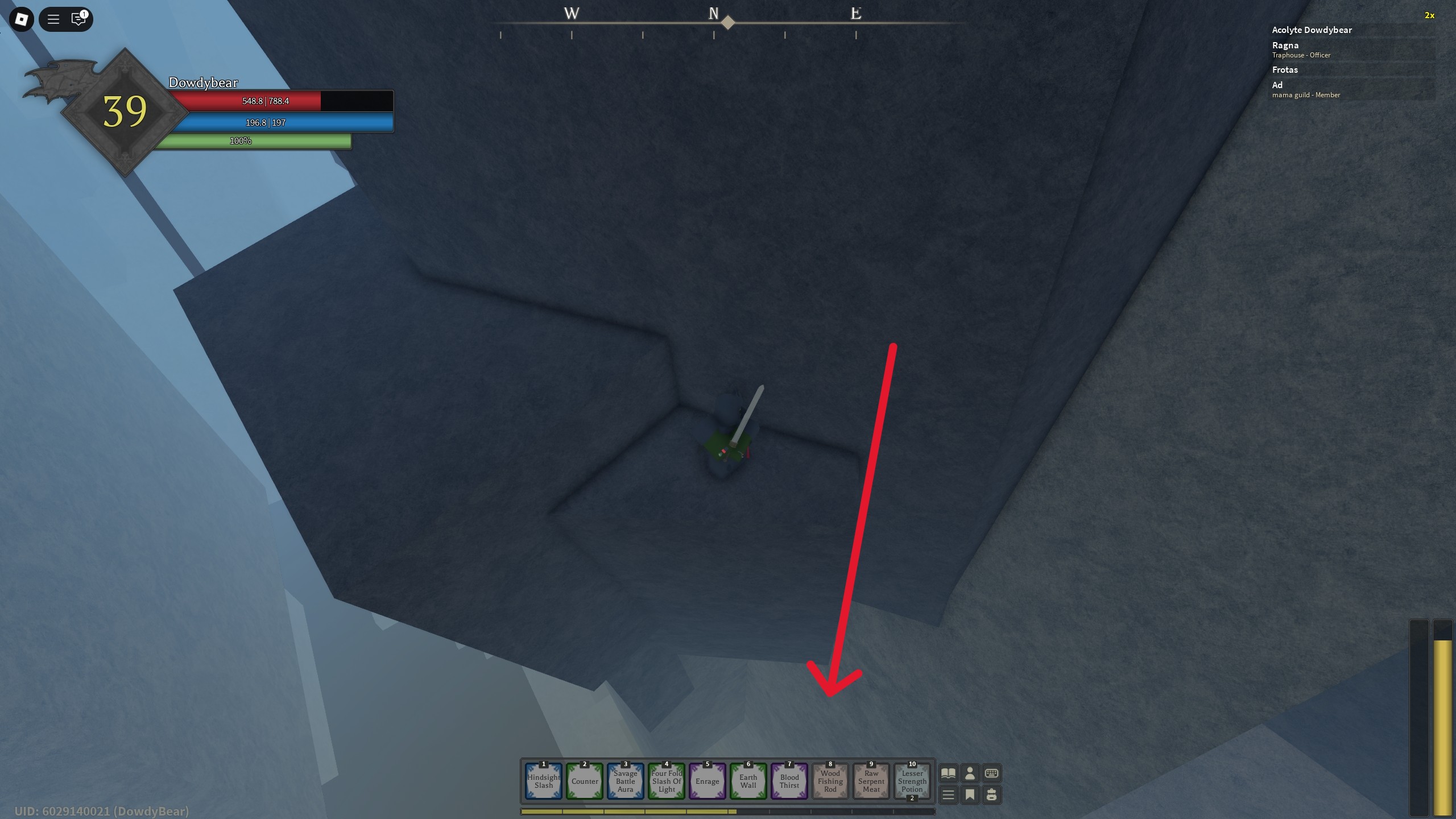Click the Roblox logo button
Screen dimensions: 1456x819
point(21,19)
